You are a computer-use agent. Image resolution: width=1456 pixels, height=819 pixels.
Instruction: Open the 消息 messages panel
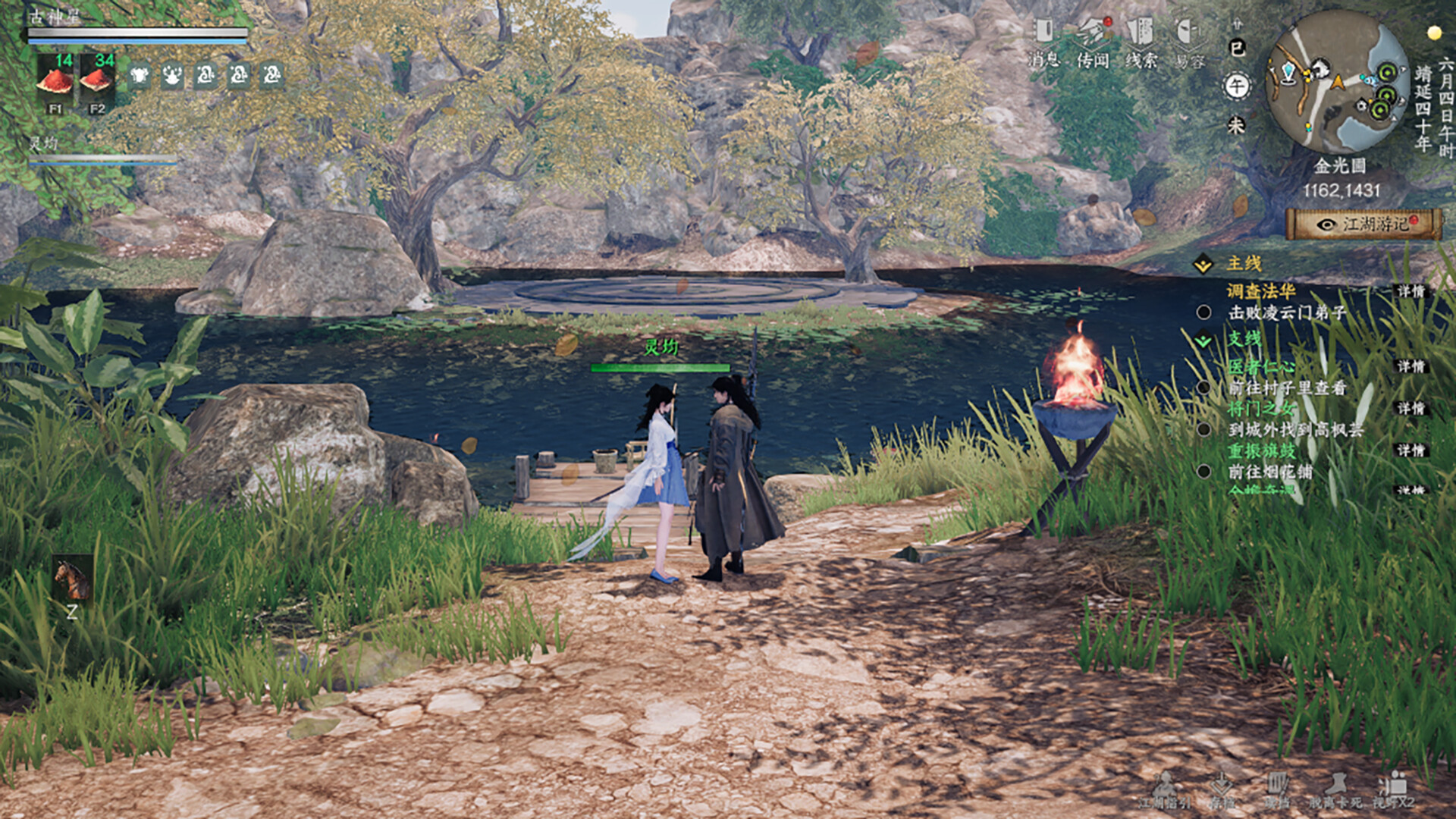click(1043, 42)
